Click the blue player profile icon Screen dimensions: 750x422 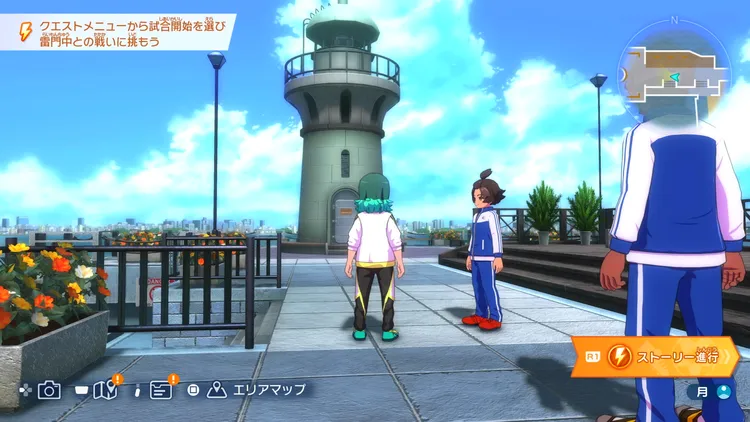(724, 391)
